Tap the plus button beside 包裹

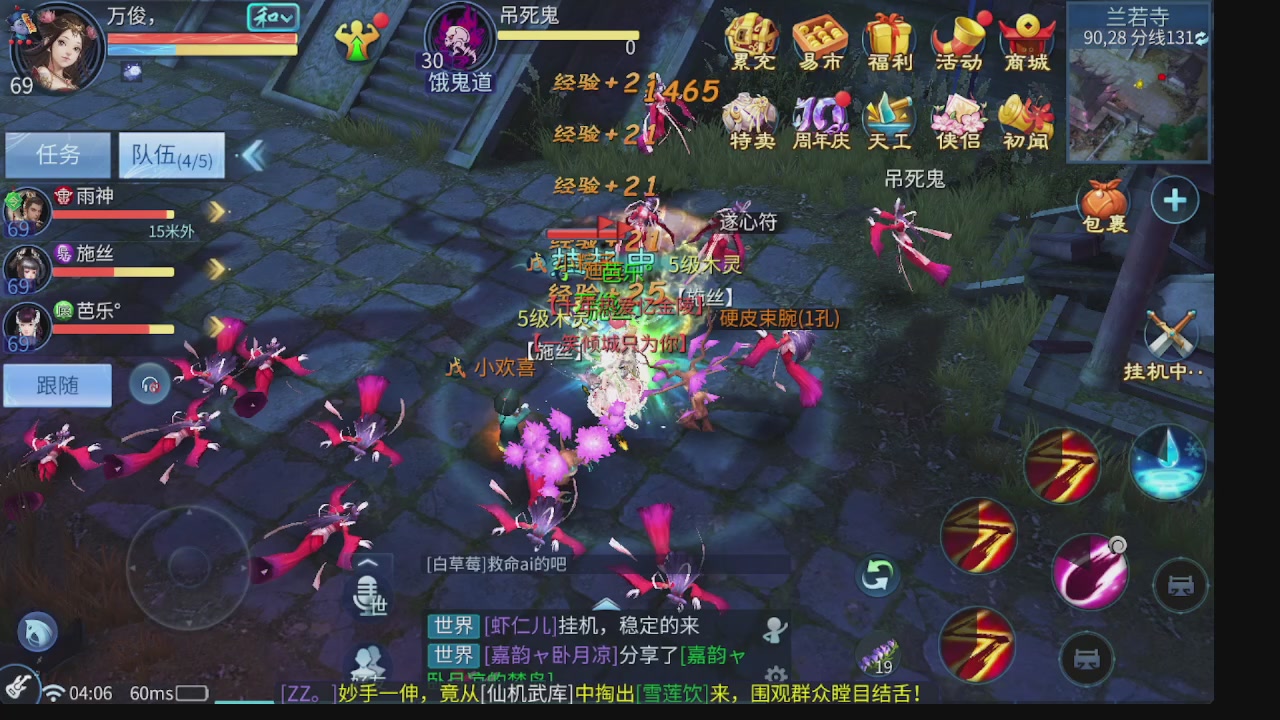point(1173,199)
